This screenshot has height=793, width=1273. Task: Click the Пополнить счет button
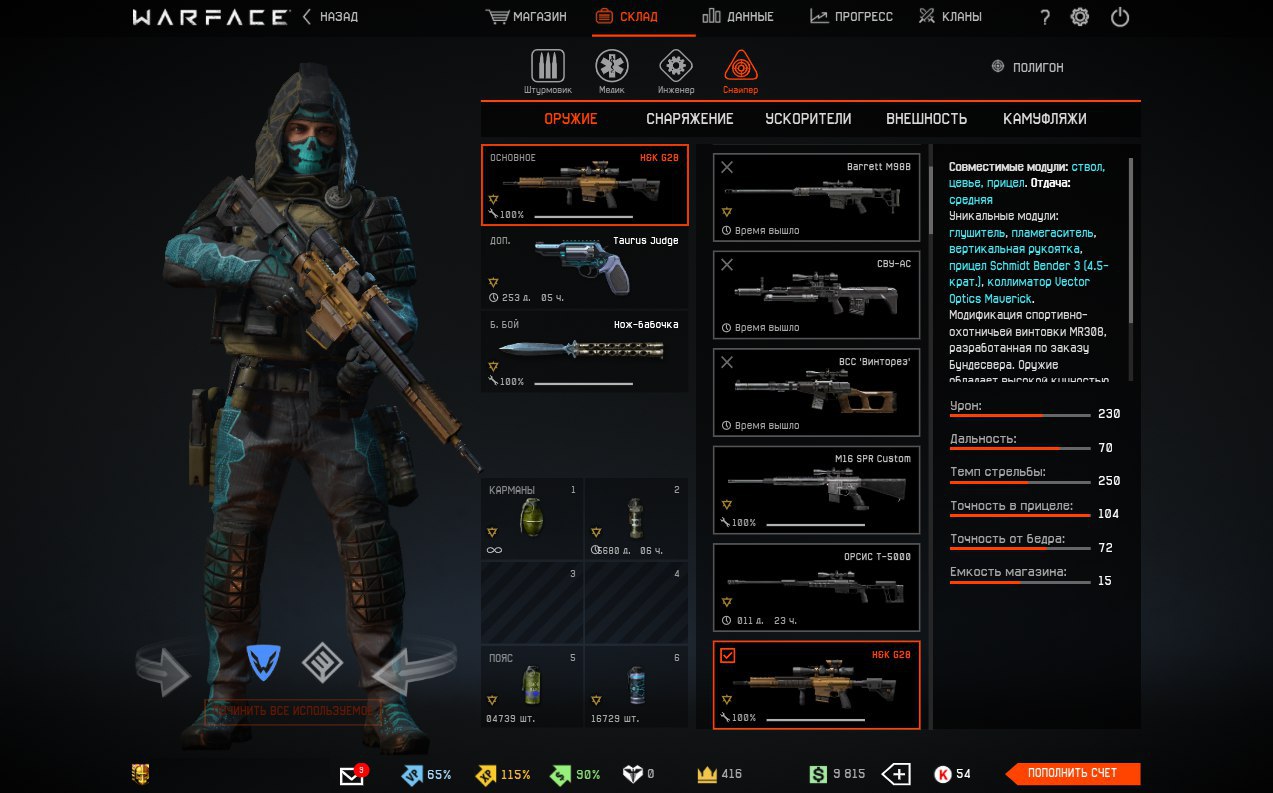tap(1072, 773)
